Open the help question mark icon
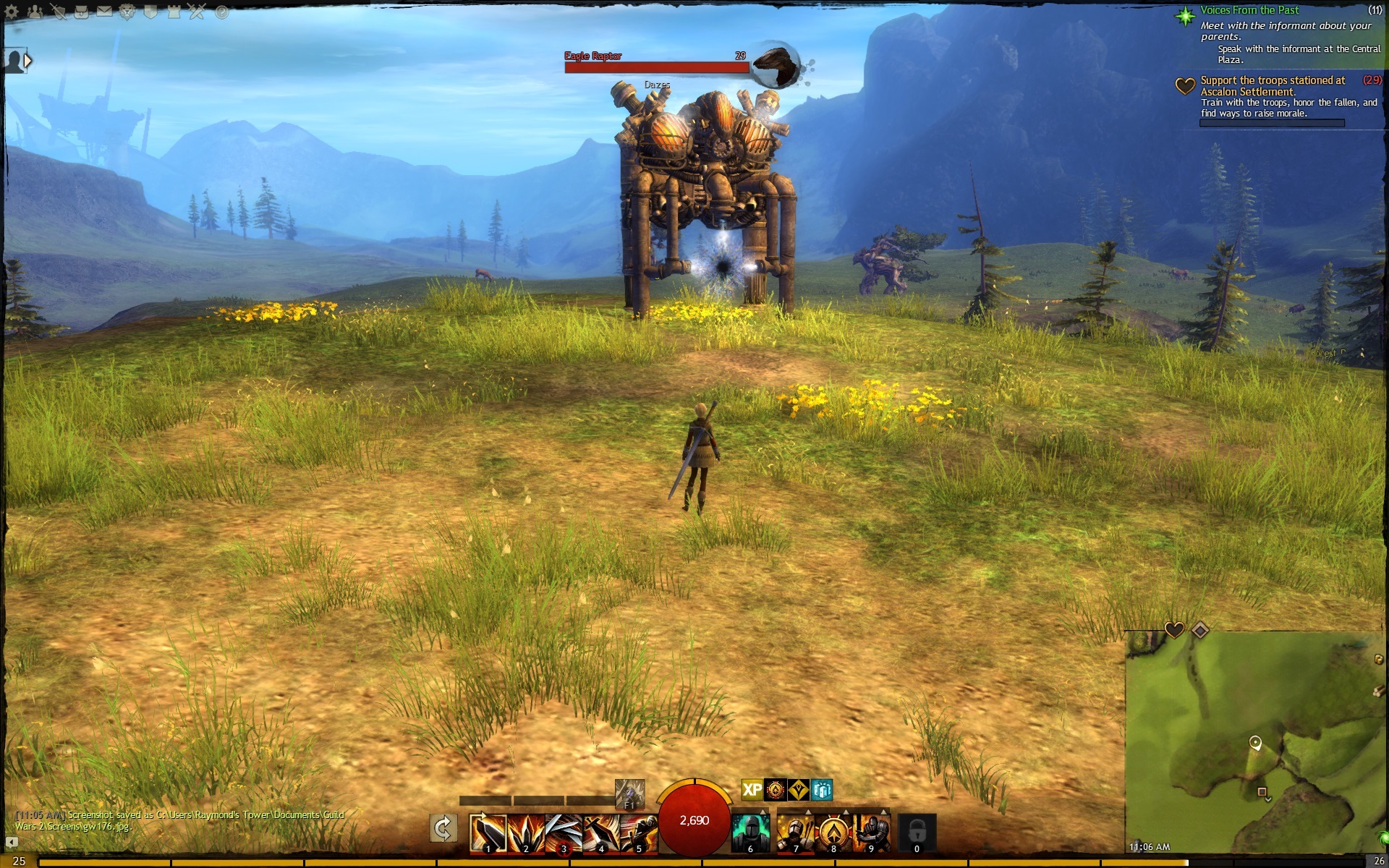The width and height of the screenshot is (1389, 868). (x=221, y=12)
